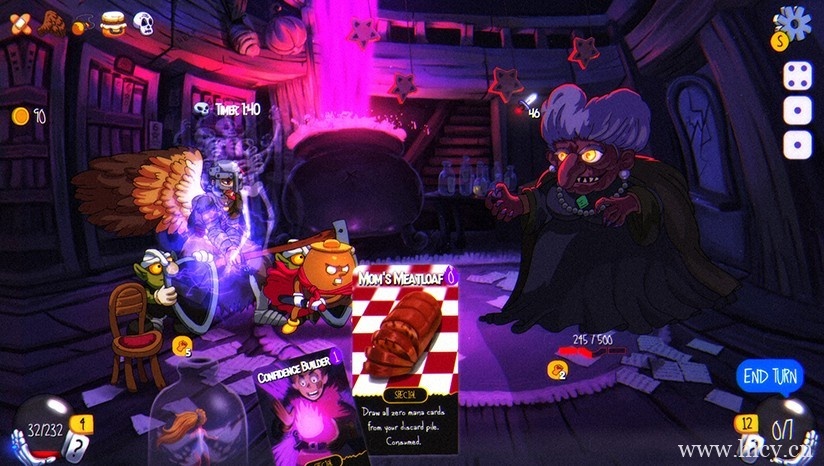Check the player's fist status icon
The width and height of the screenshot is (824, 466).
(x=181, y=345)
